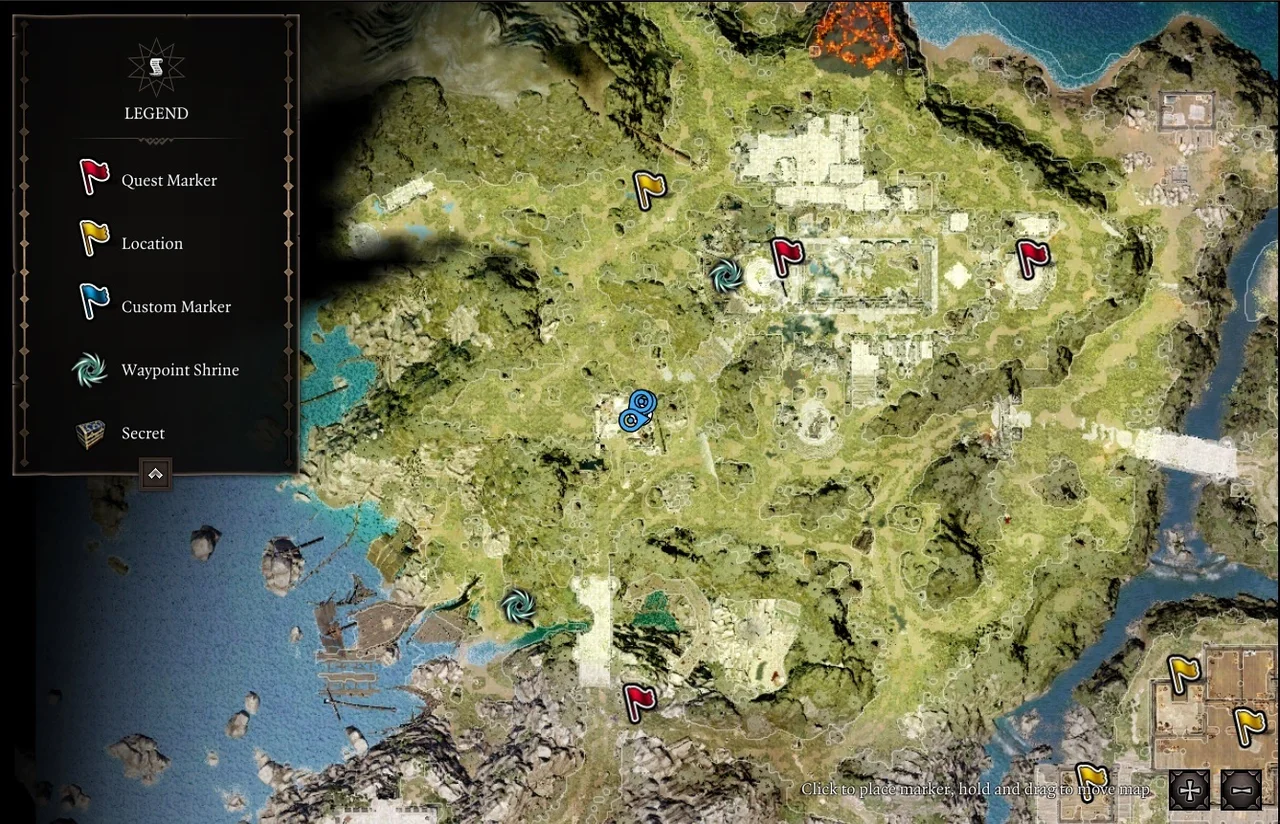Zoom in the map with the plus button
Image resolution: width=1280 pixels, height=824 pixels.
point(1190,790)
